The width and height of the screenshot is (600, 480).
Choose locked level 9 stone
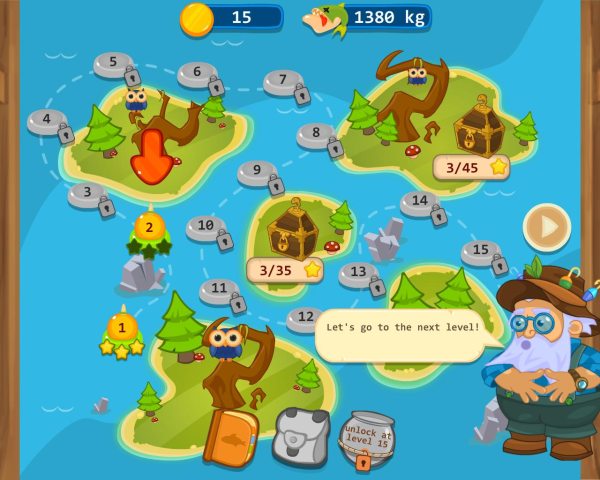258,172
